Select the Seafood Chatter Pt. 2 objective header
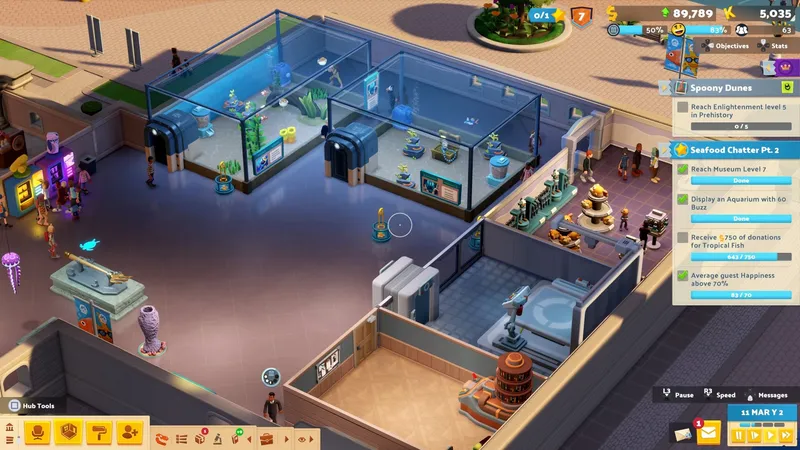 click(x=728, y=149)
